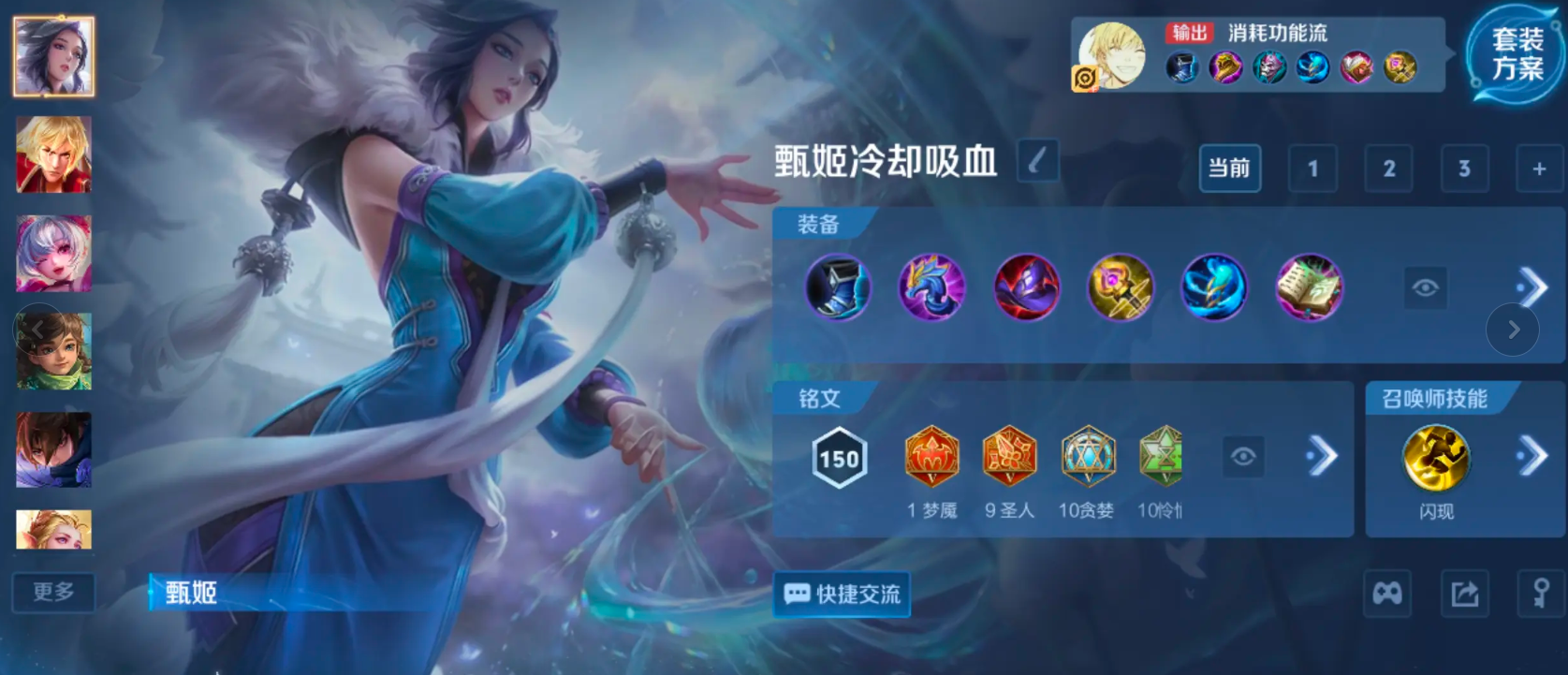Toggle the rune preview eye icon
This screenshot has width=1568, height=675.
(x=1243, y=457)
